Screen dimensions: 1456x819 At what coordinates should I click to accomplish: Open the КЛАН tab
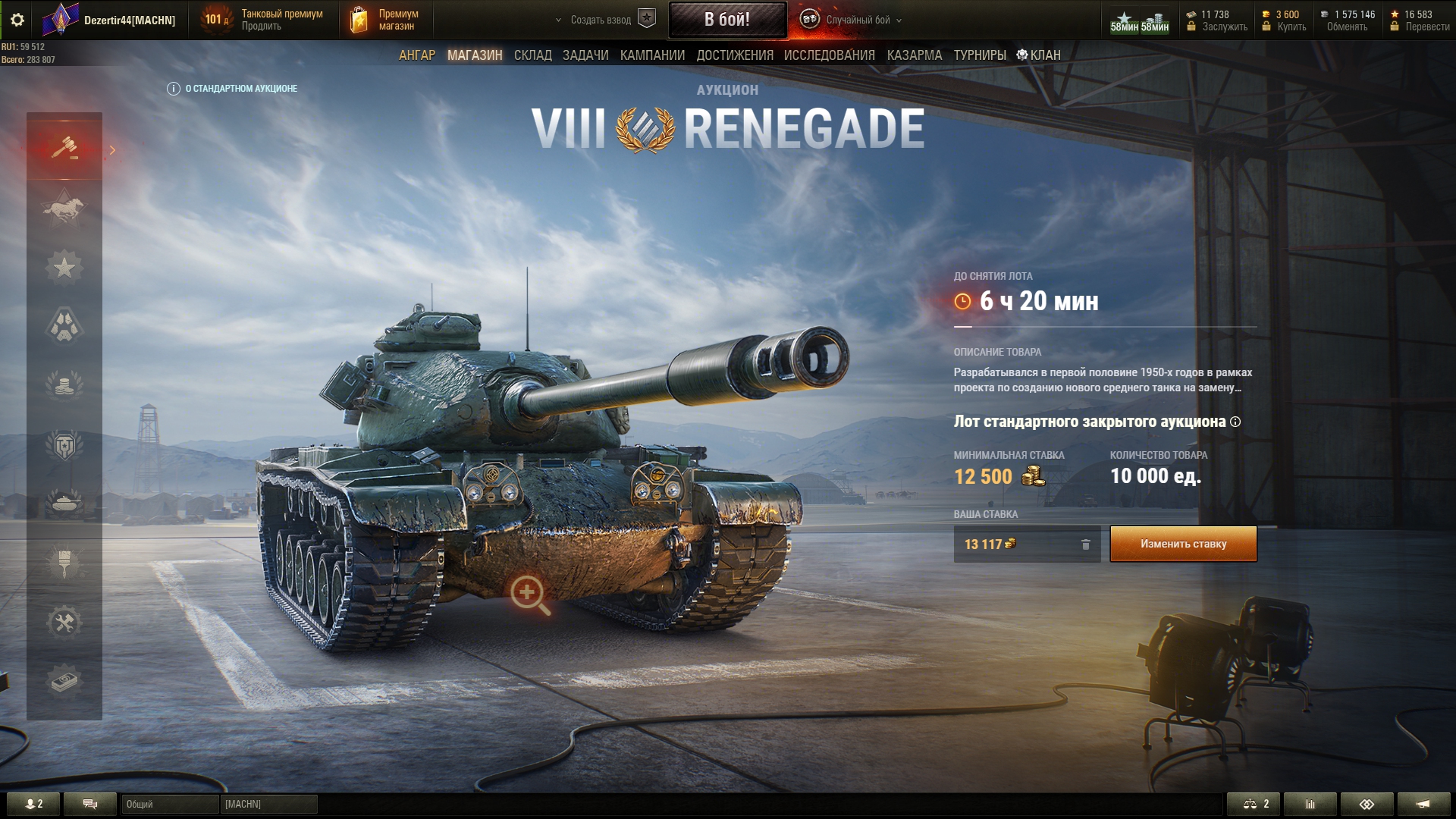tap(1039, 55)
